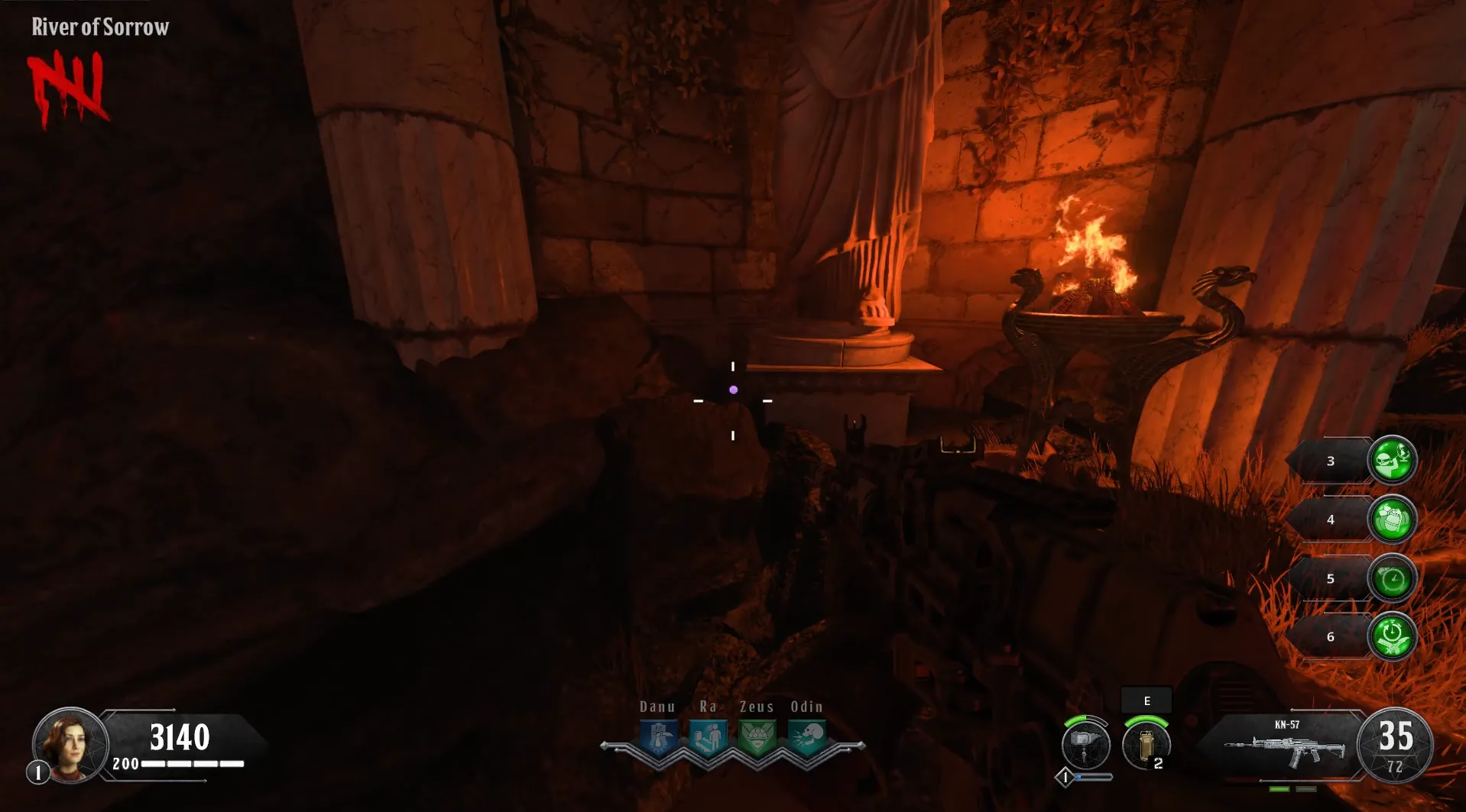
Task: Activate the elixir with the globe icon
Action: [x=1392, y=461]
